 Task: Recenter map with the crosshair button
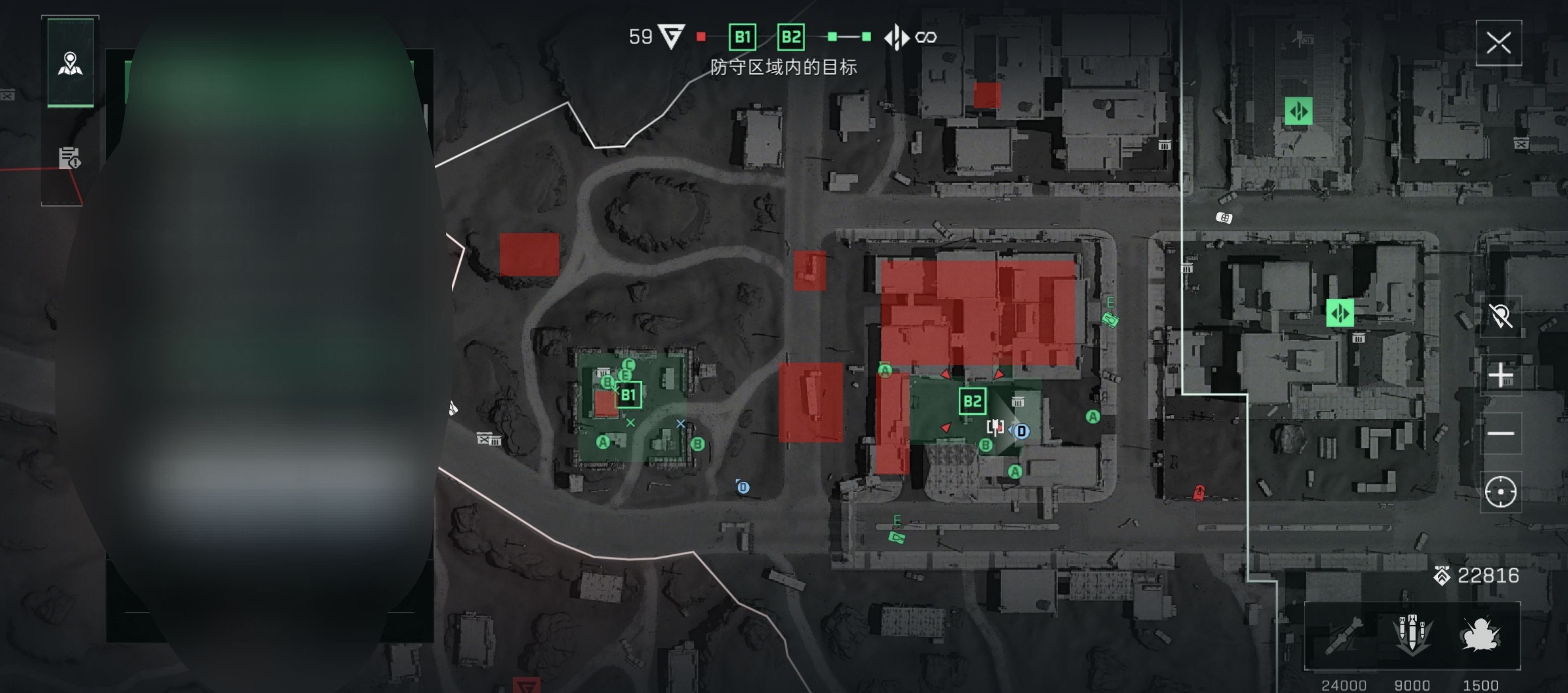pyautogui.click(x=1500, y=492)
